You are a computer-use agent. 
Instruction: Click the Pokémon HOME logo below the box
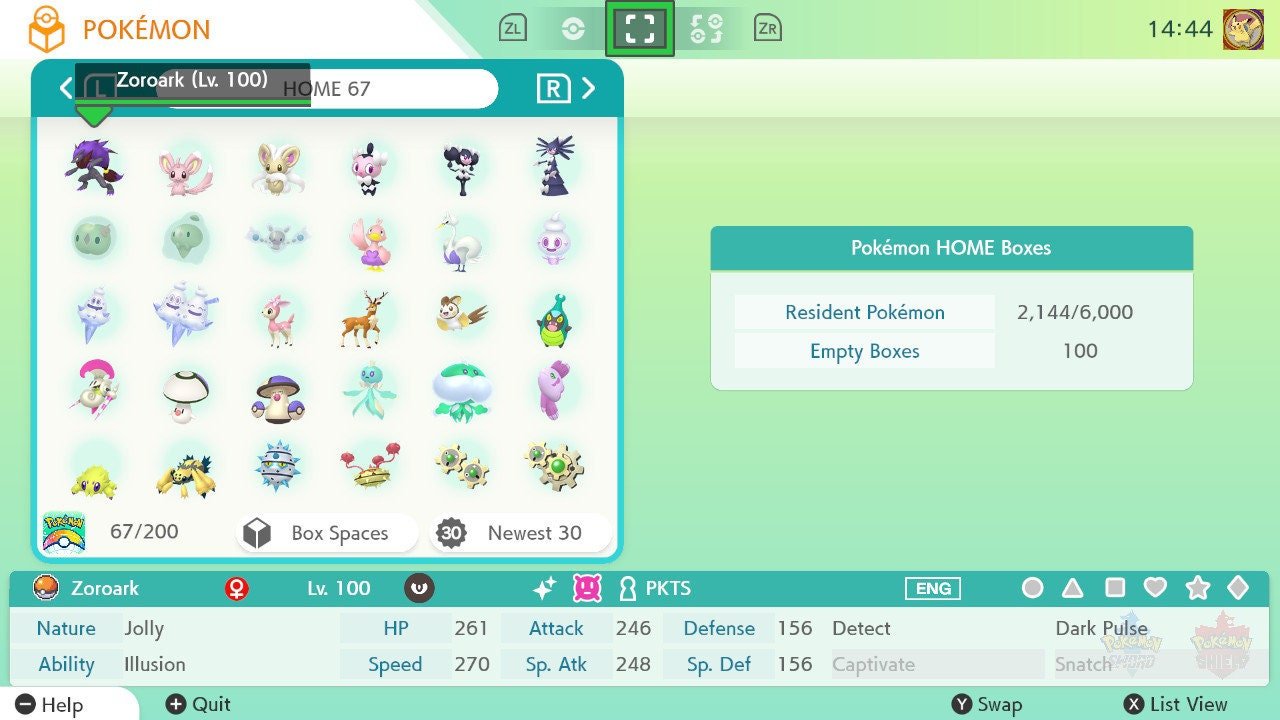click(63, 531)
